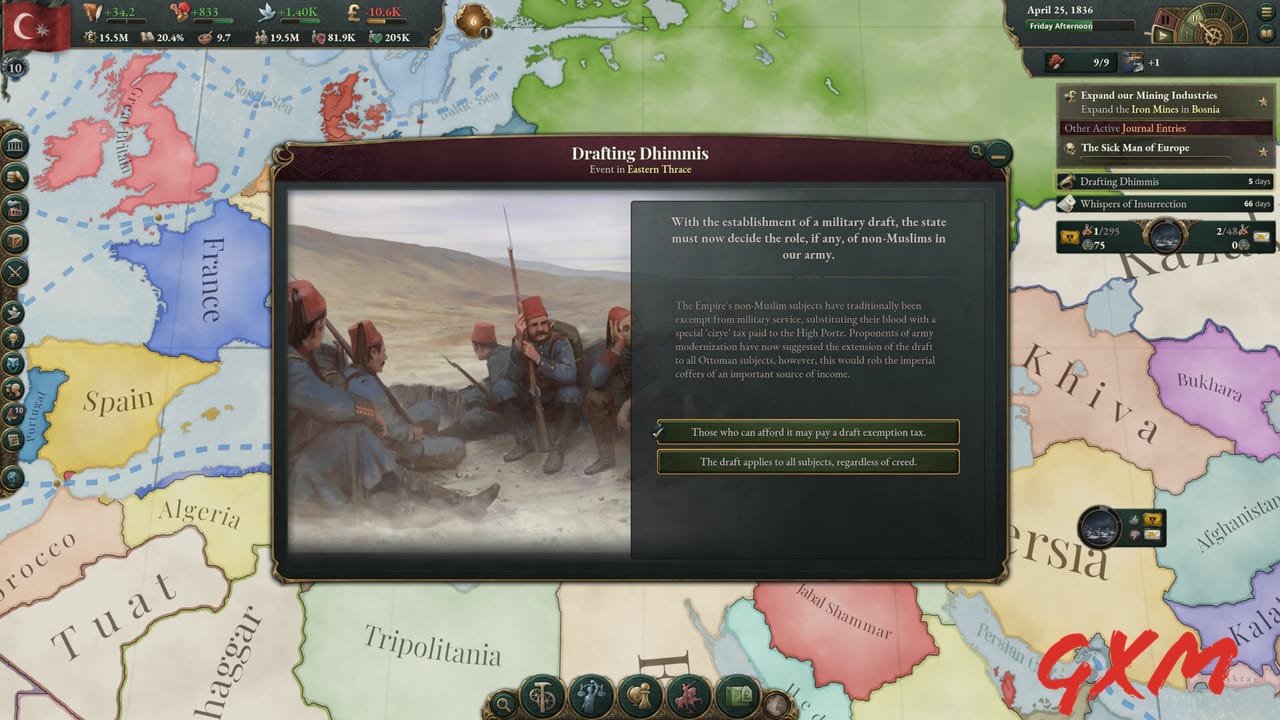This screenshot has height=720, width=1280.
Task: Open the production panel hammer icon
Action: (x=540, y=697)
